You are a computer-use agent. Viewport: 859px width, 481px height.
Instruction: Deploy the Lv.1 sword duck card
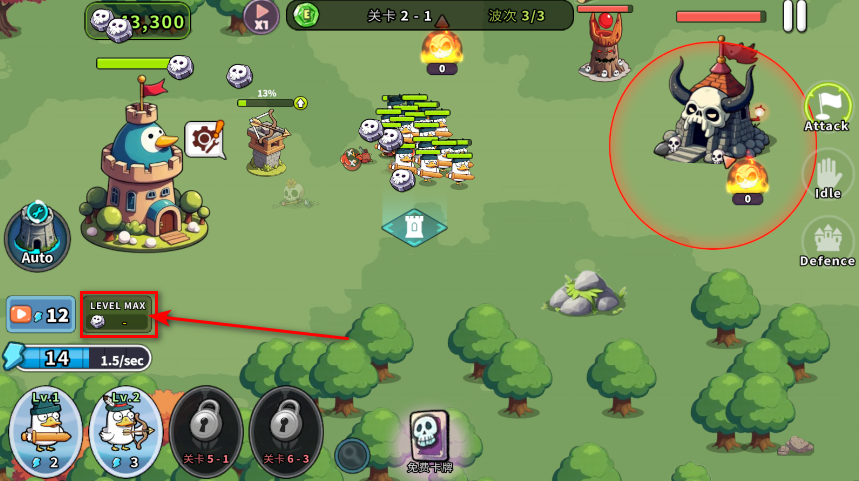[x=45, y=430]
